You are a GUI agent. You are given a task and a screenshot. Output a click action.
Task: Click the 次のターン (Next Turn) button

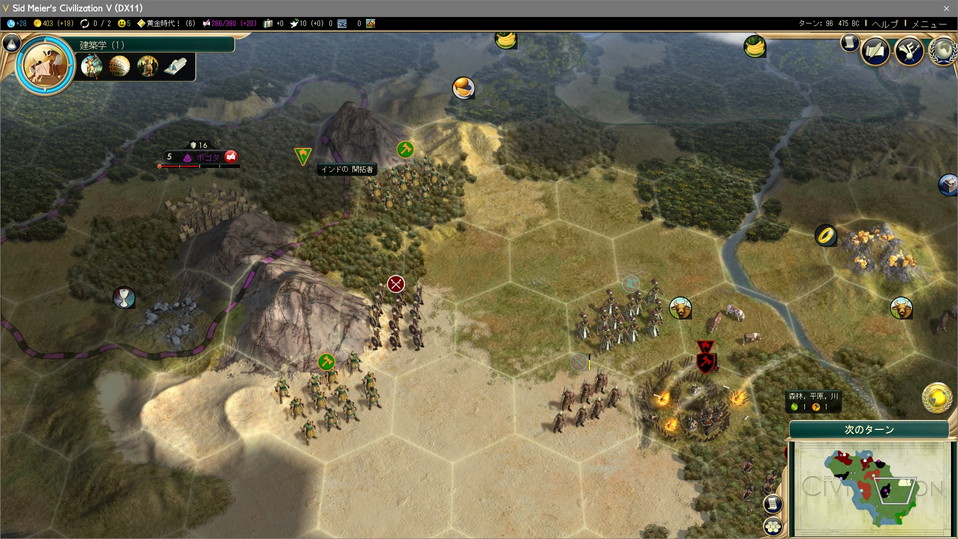pyautogui.click(x=868, y=430)
